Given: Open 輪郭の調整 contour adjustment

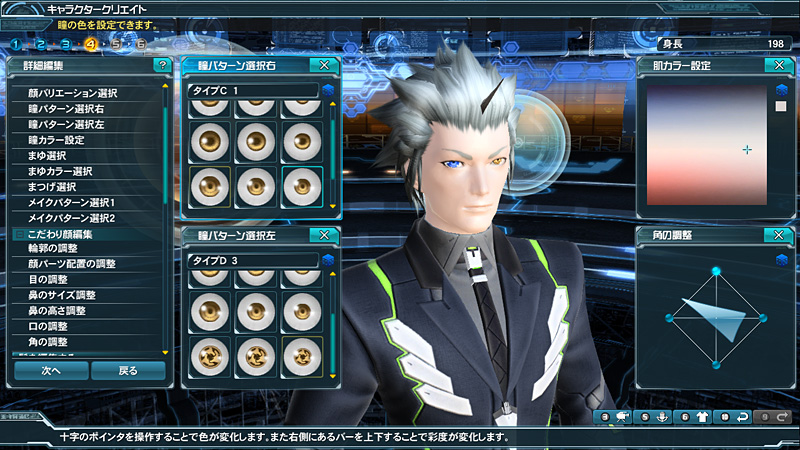Looking at the screenshot, I should point(54,248).
